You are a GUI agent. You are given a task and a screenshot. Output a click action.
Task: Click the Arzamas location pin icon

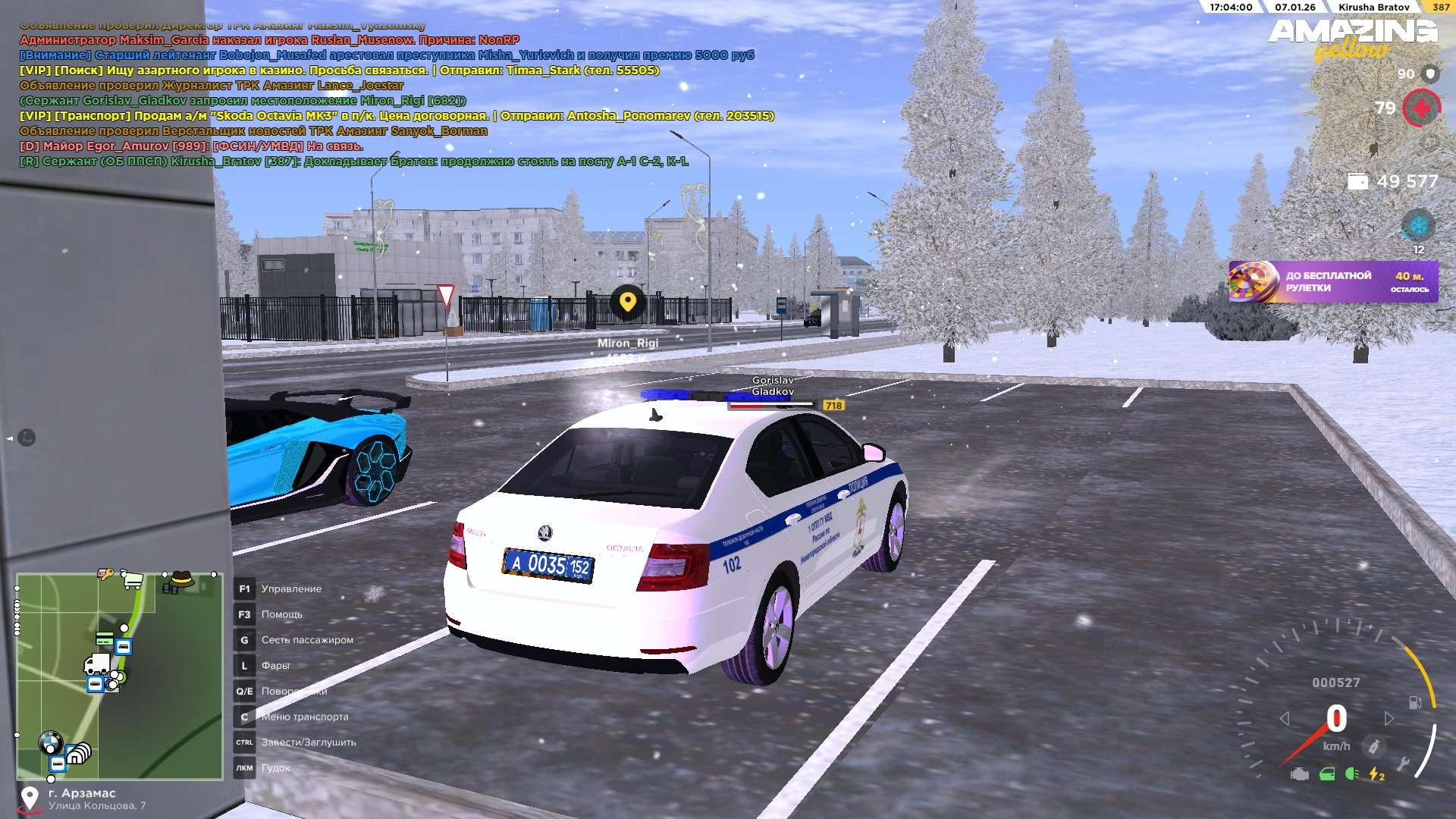click(30, 799)
